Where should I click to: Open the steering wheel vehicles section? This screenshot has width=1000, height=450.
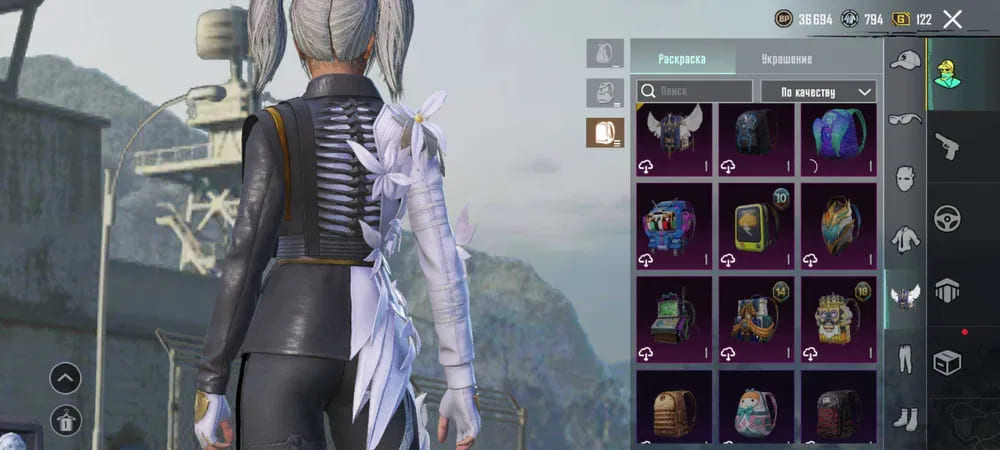(946, 218)
